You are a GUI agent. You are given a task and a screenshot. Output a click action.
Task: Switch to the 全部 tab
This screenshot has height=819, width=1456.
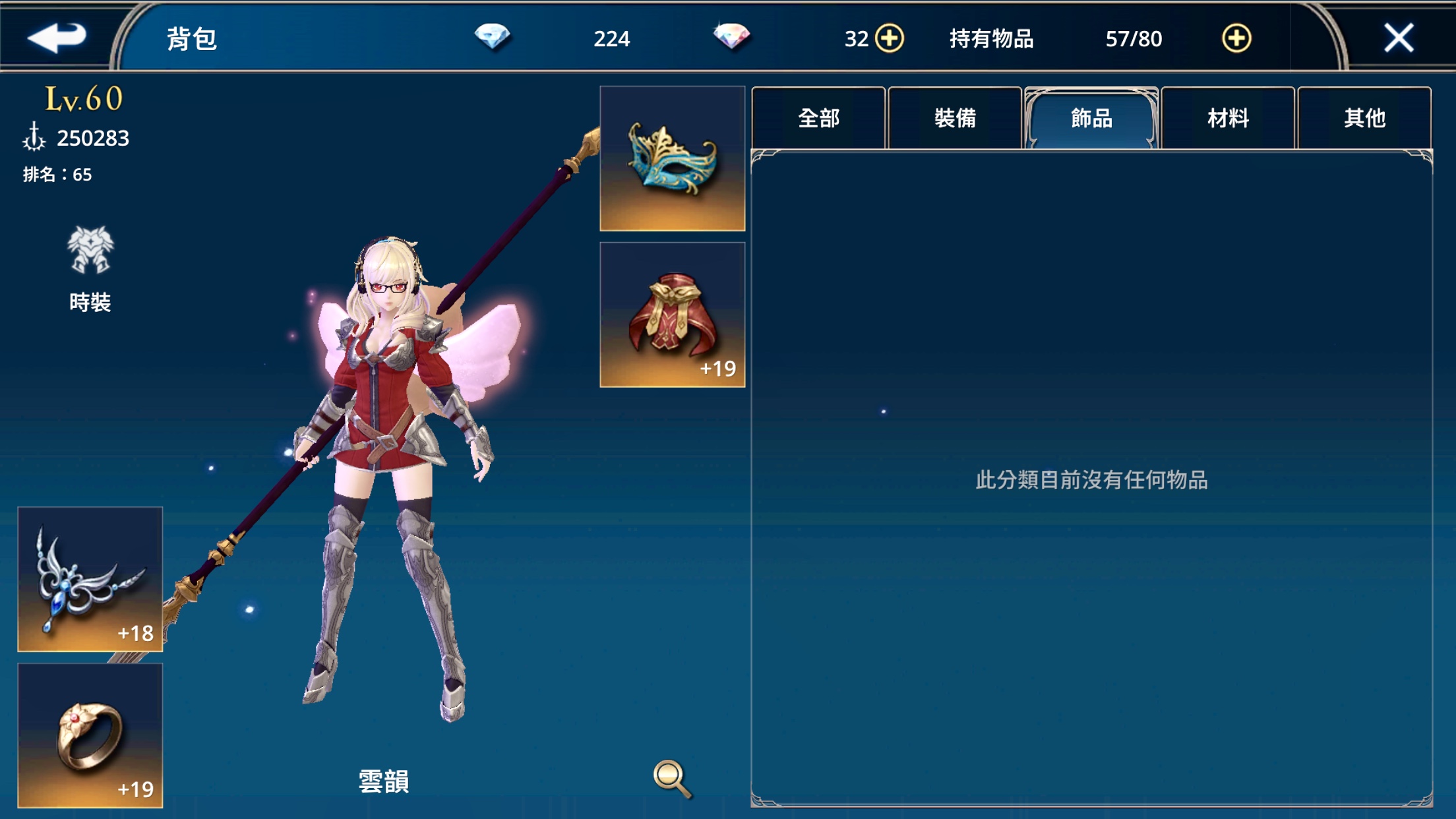click(819, 117)
